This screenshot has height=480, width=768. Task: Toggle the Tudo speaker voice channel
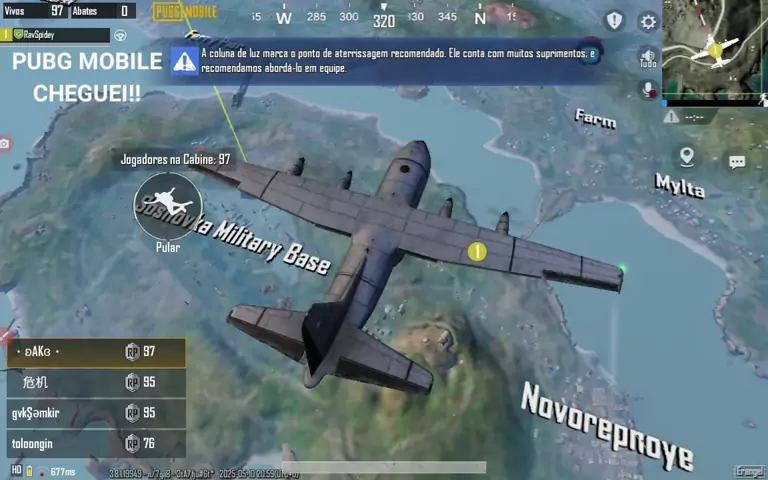(648, 59)
